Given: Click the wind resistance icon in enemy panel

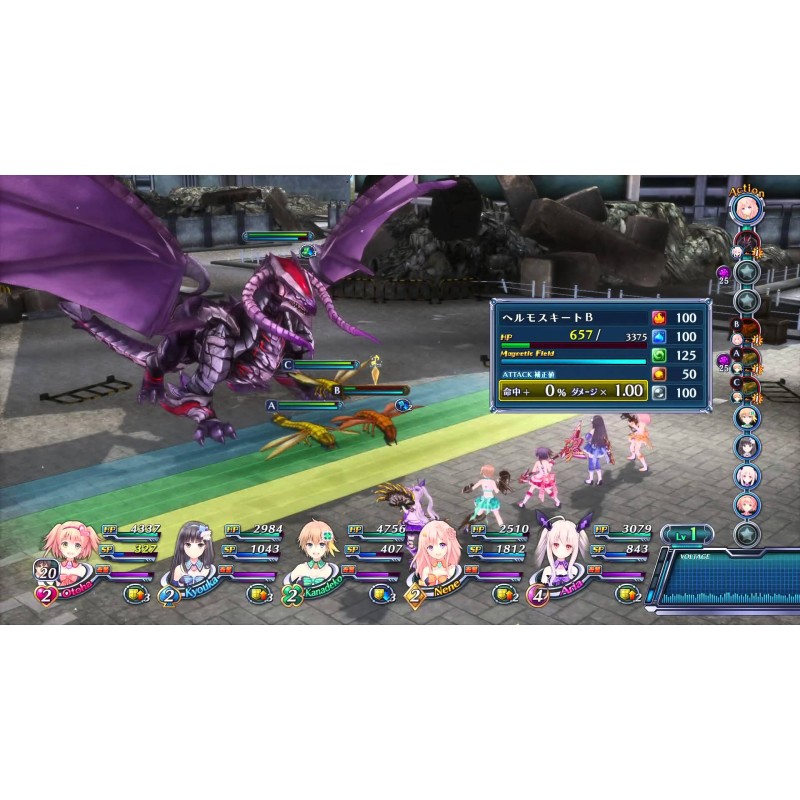Looking at the screenshot, I should pyautogui.click(x=659, y=355).
